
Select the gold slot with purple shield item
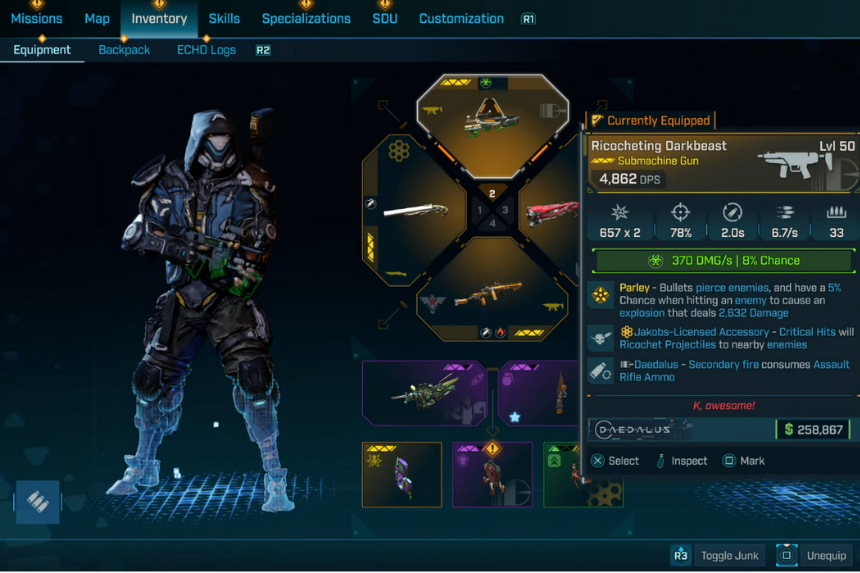tap(402, 474)
